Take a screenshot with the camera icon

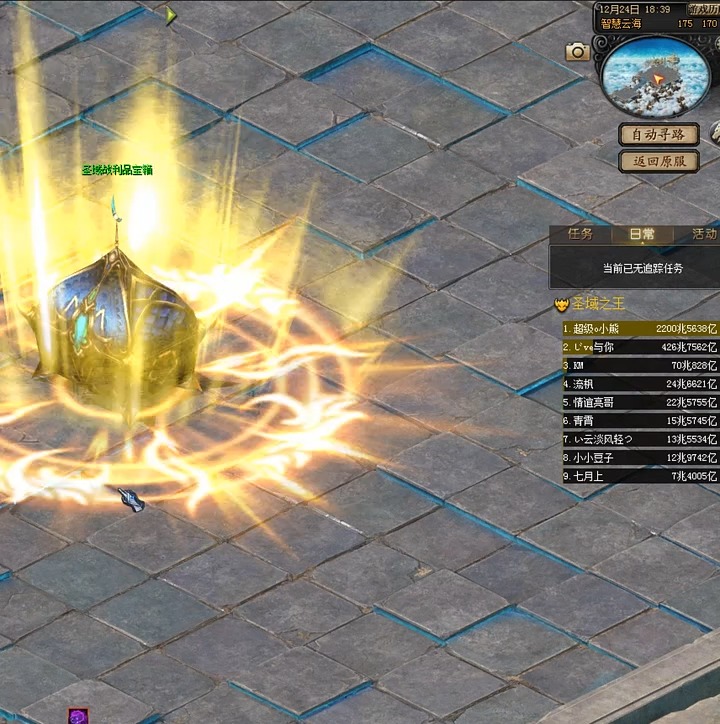577,52
